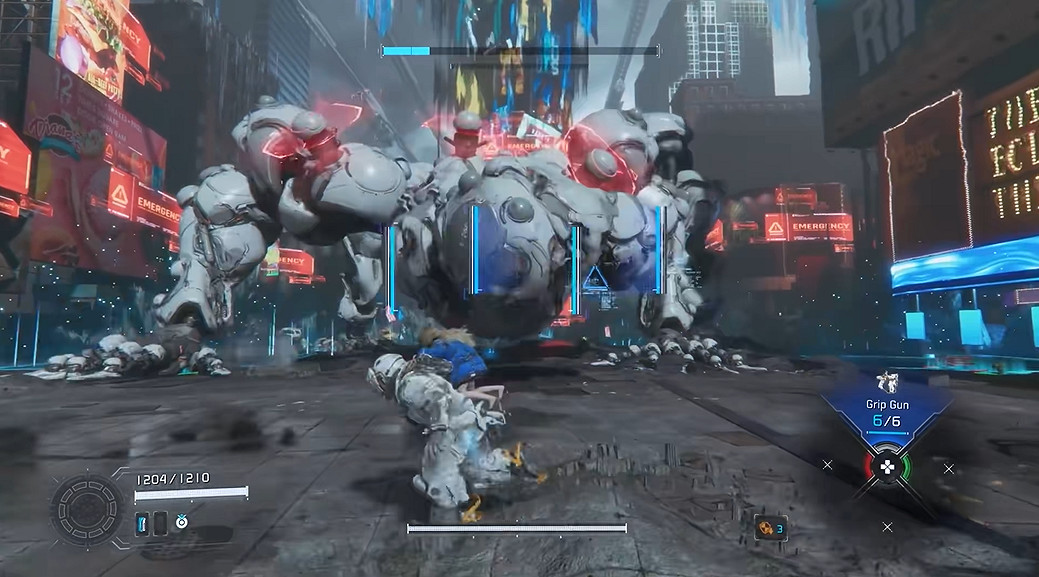Screen dimensions: 1039x577
Task: Click the circular gauge beside the health bar
Action: [x=87, y=507]
